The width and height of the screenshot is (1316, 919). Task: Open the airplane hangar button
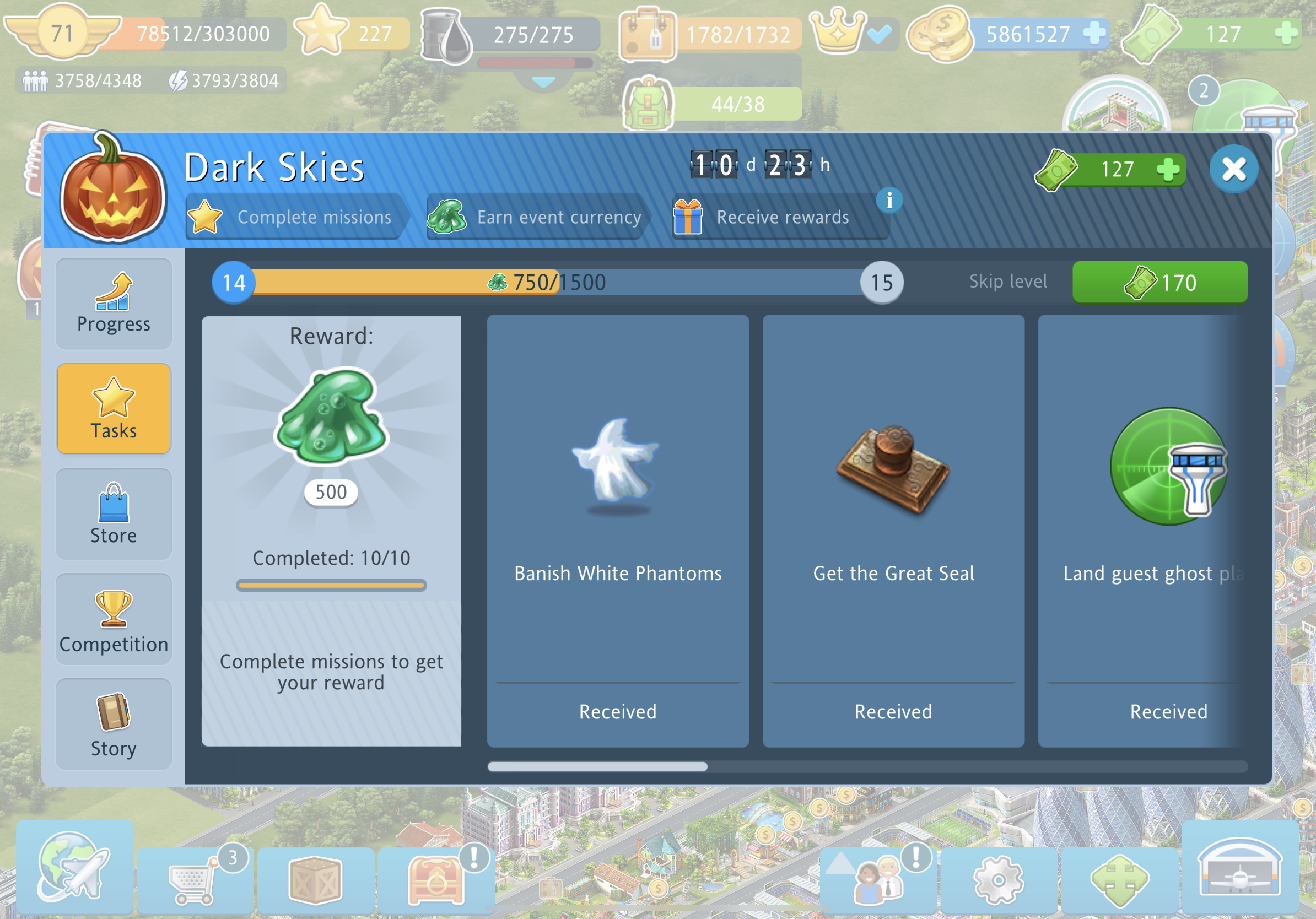pyautogui.click(x=1239, y=867)
